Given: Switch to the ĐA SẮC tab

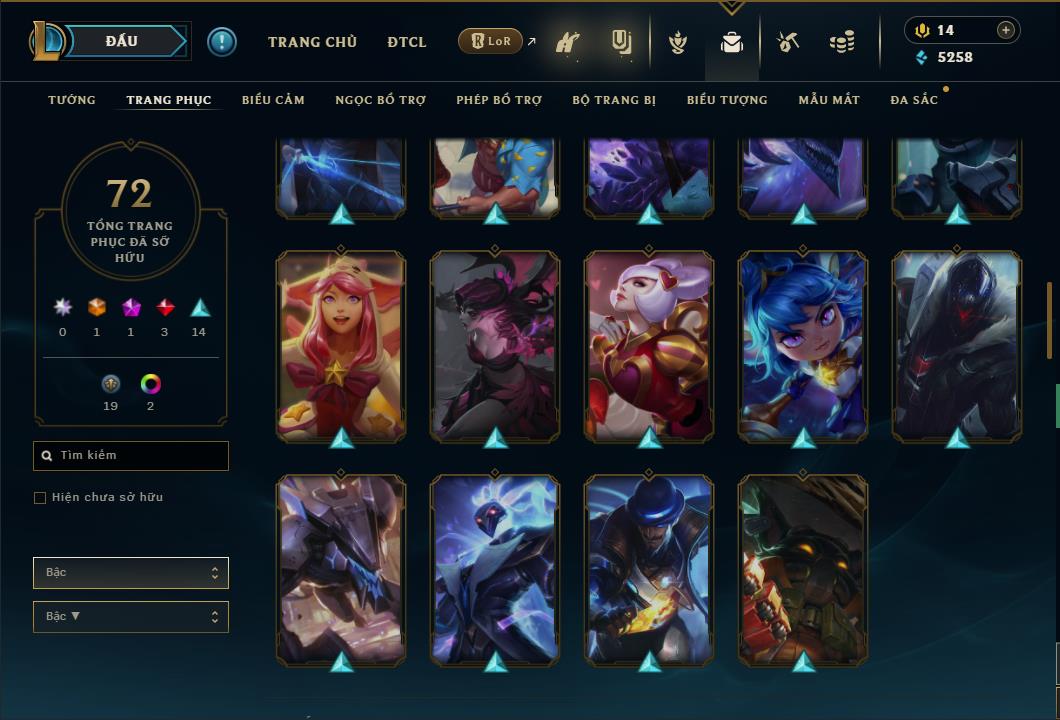Looking at the screenshot, I should [914, 100].
